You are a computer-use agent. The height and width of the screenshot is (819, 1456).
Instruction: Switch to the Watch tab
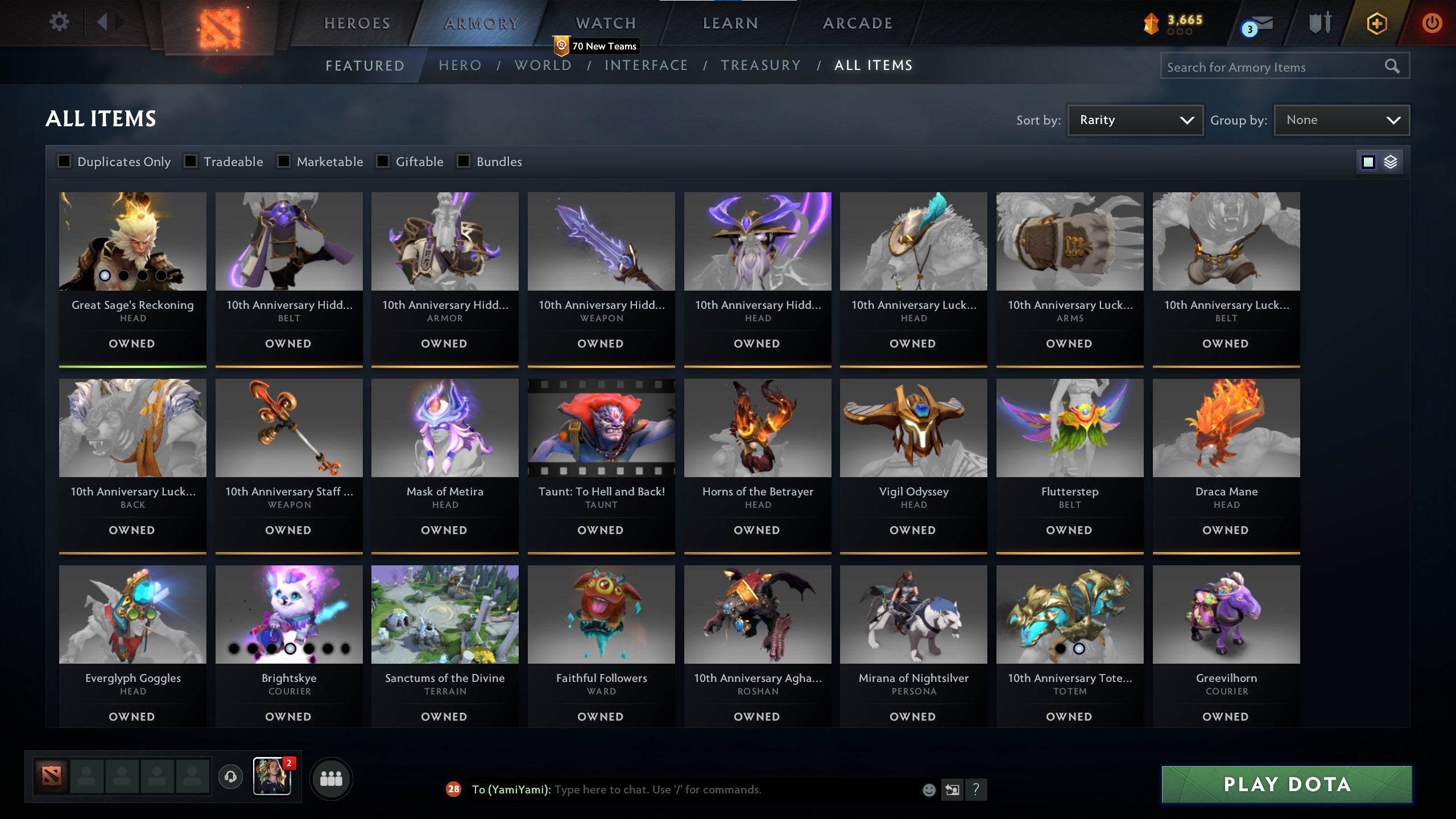[605, 23]
